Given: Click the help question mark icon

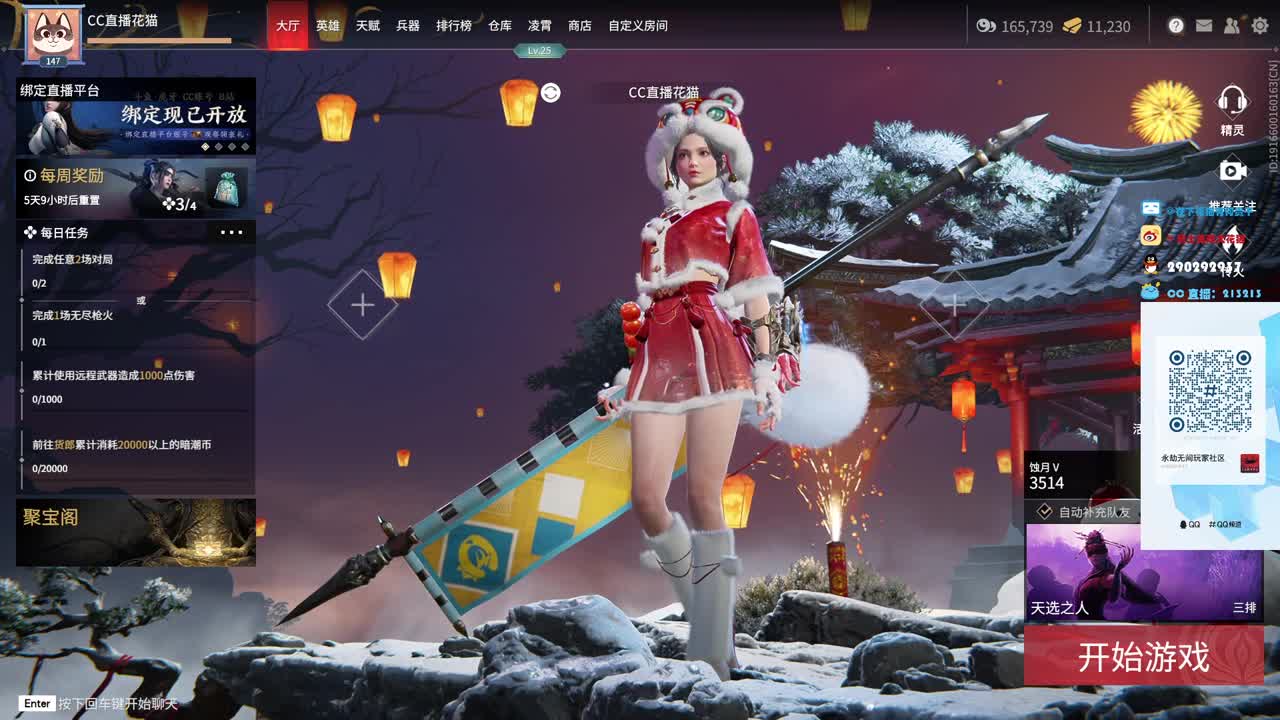Looking at the screenshot, I should pyautogui.click(x=1174, y=24).
